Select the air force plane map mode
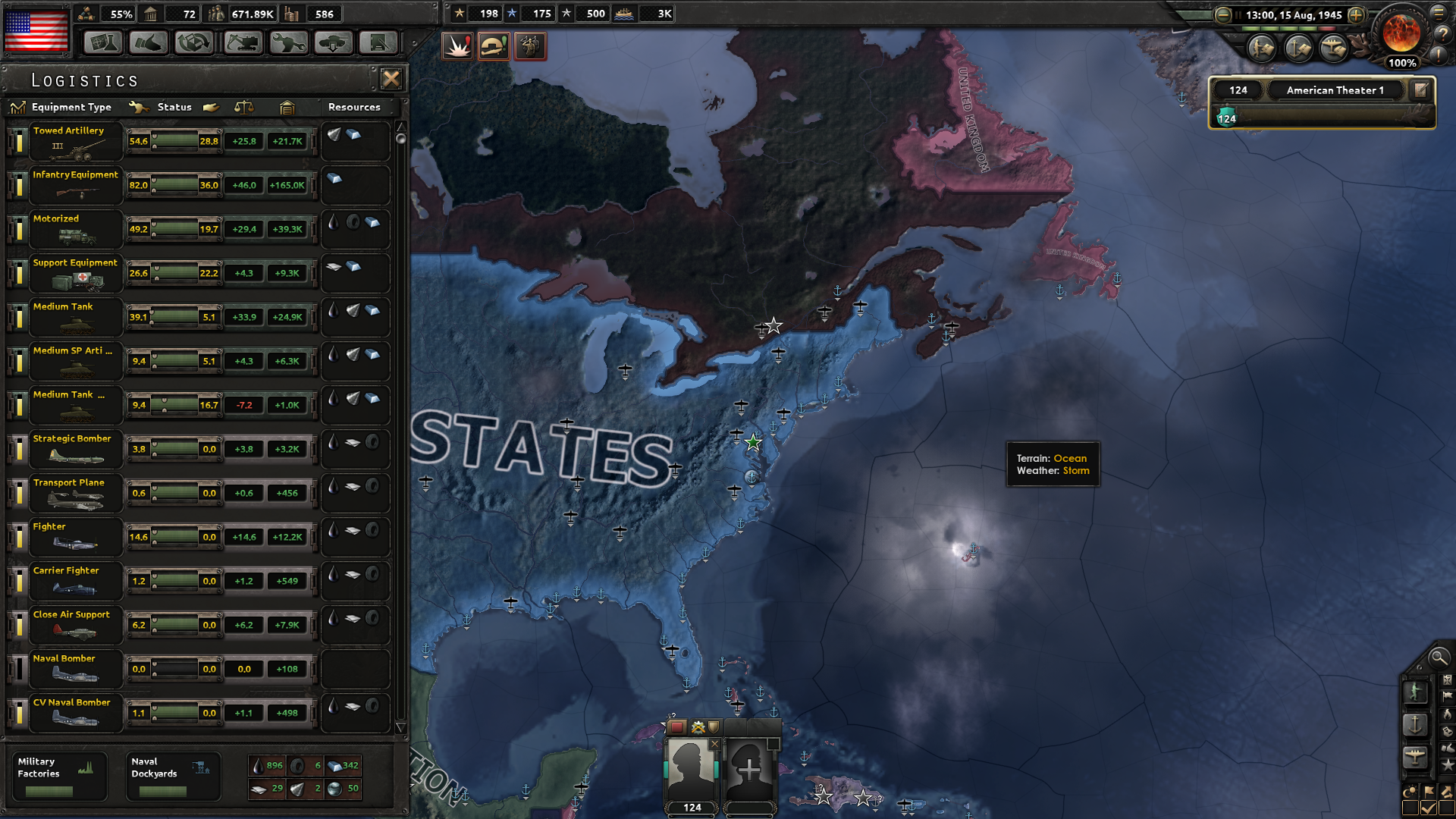This screenshot has width=1456, height=819. pos(1416,756)
